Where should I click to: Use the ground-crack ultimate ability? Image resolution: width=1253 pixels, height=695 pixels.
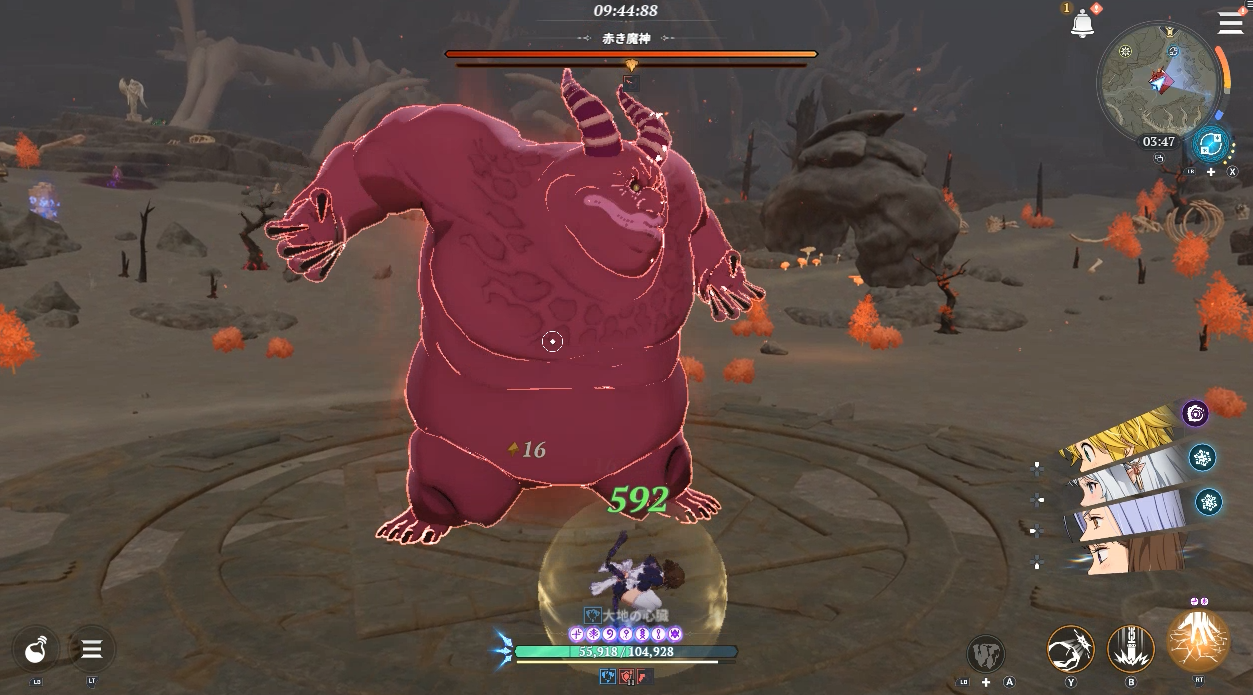(1198, 641)
